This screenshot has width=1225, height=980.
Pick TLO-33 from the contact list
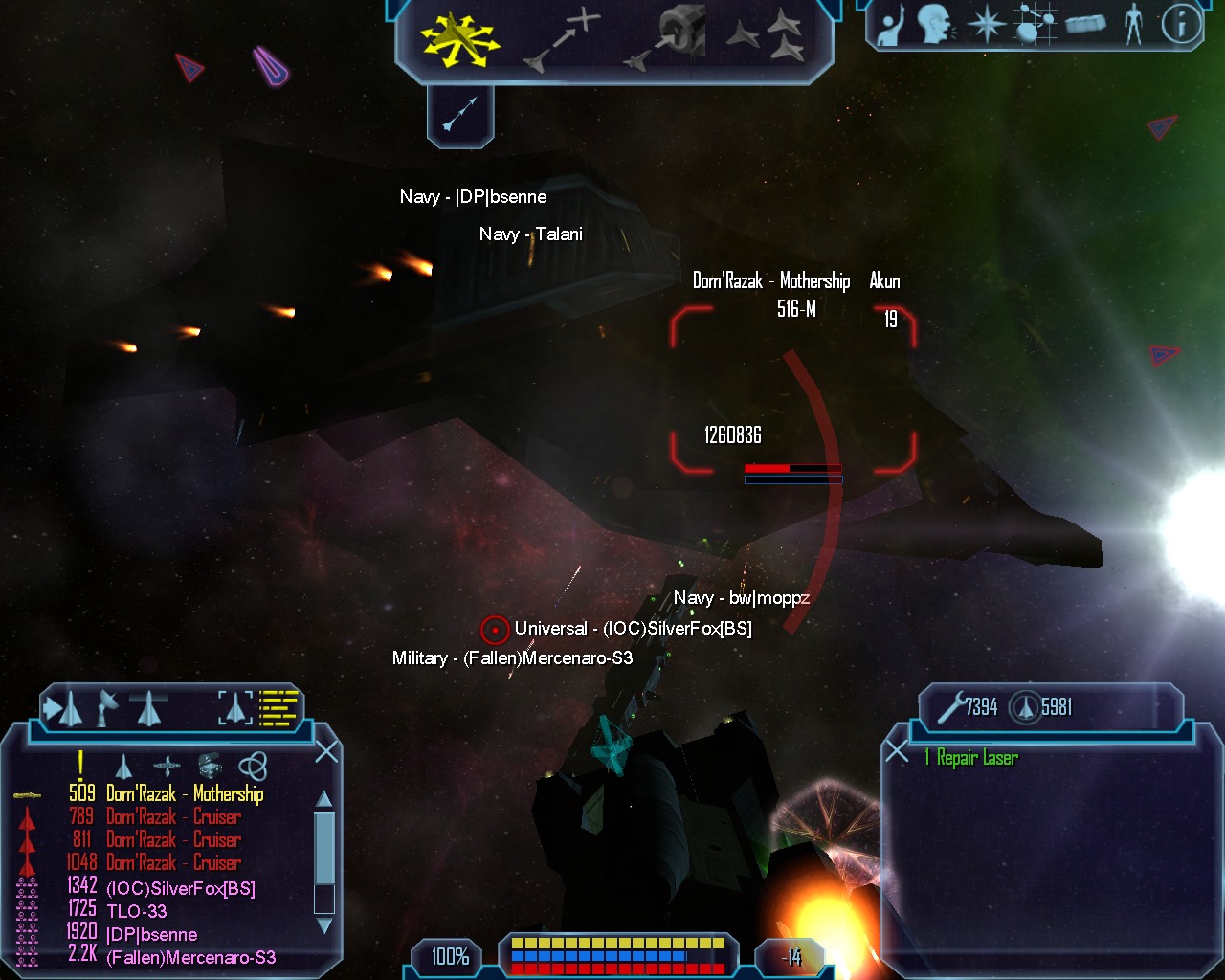click(x=136, y=911)
